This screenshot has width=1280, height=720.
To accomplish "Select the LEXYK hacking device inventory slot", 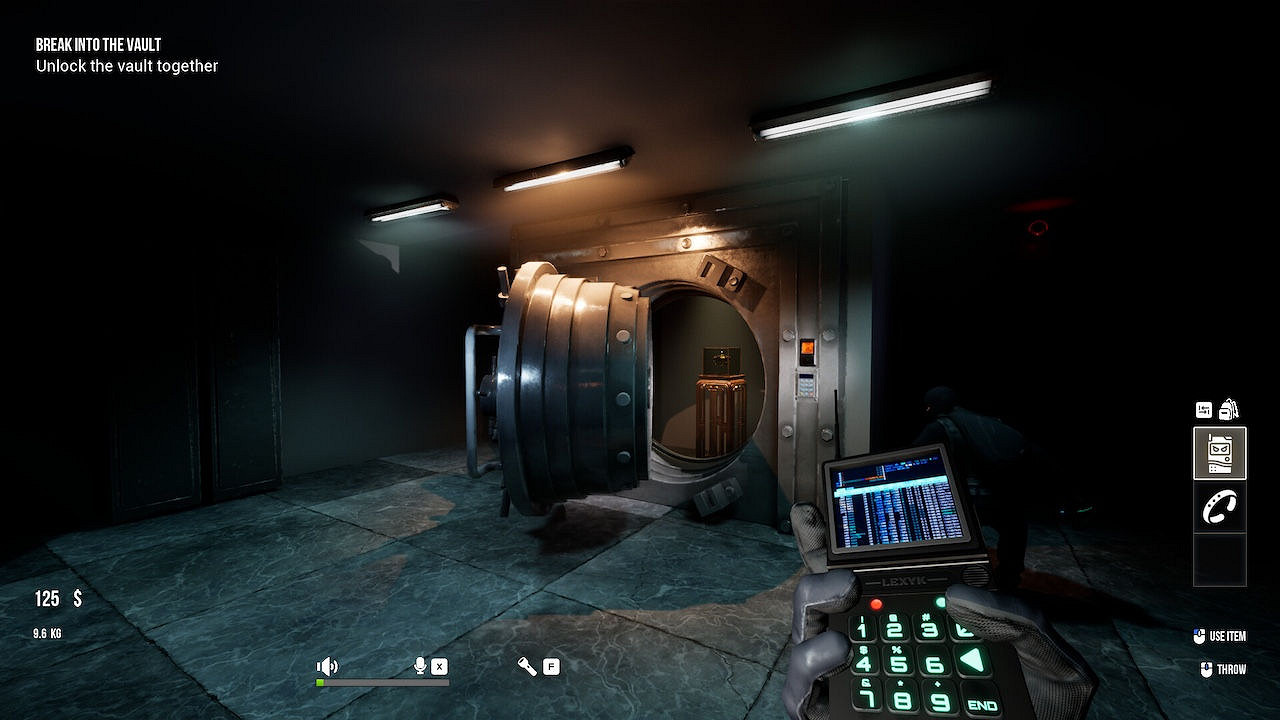I will (x=1219, y=453).
